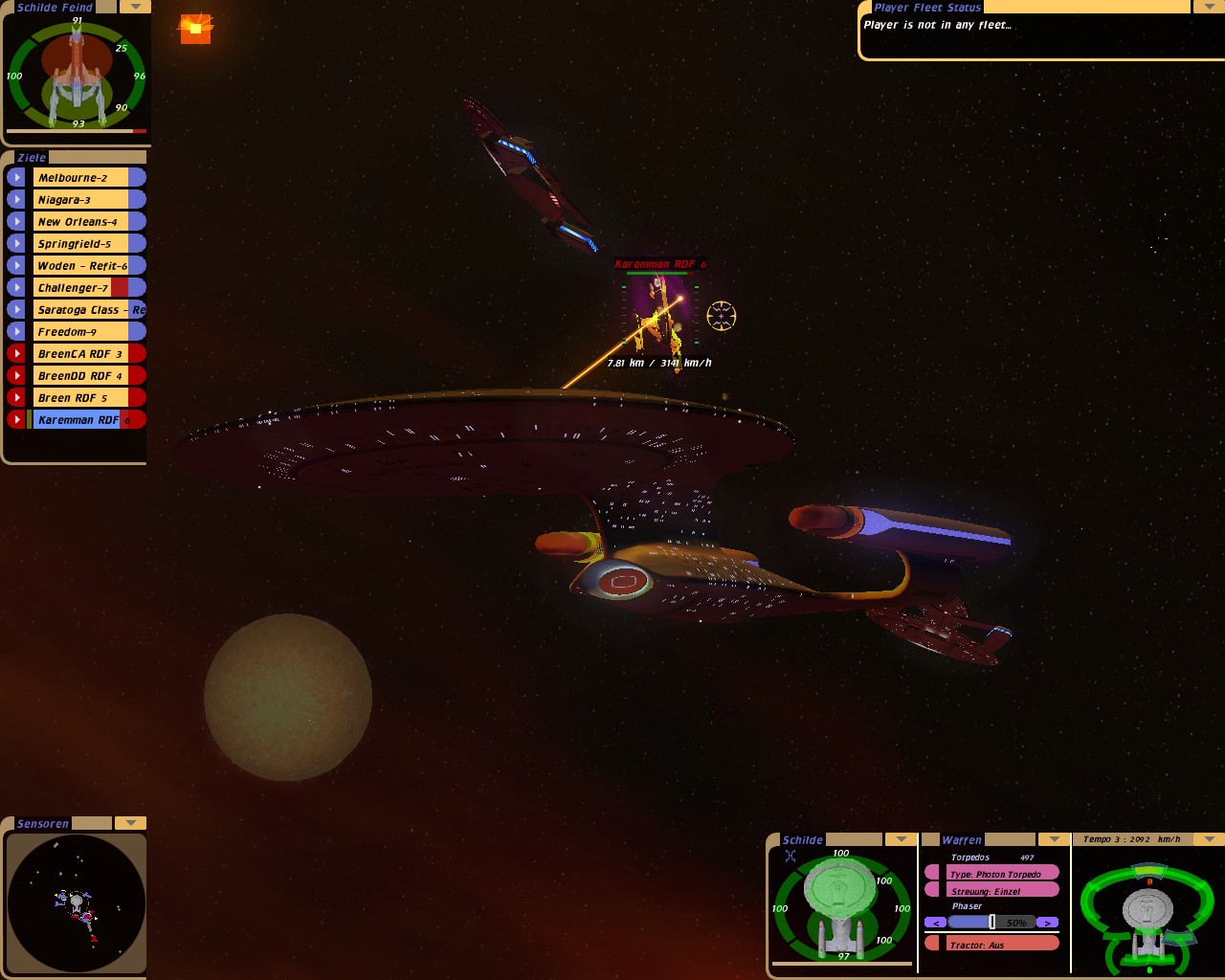Target the Melbourne-2 ship in the list
The image size is (1225, 980).
point(81,178)
